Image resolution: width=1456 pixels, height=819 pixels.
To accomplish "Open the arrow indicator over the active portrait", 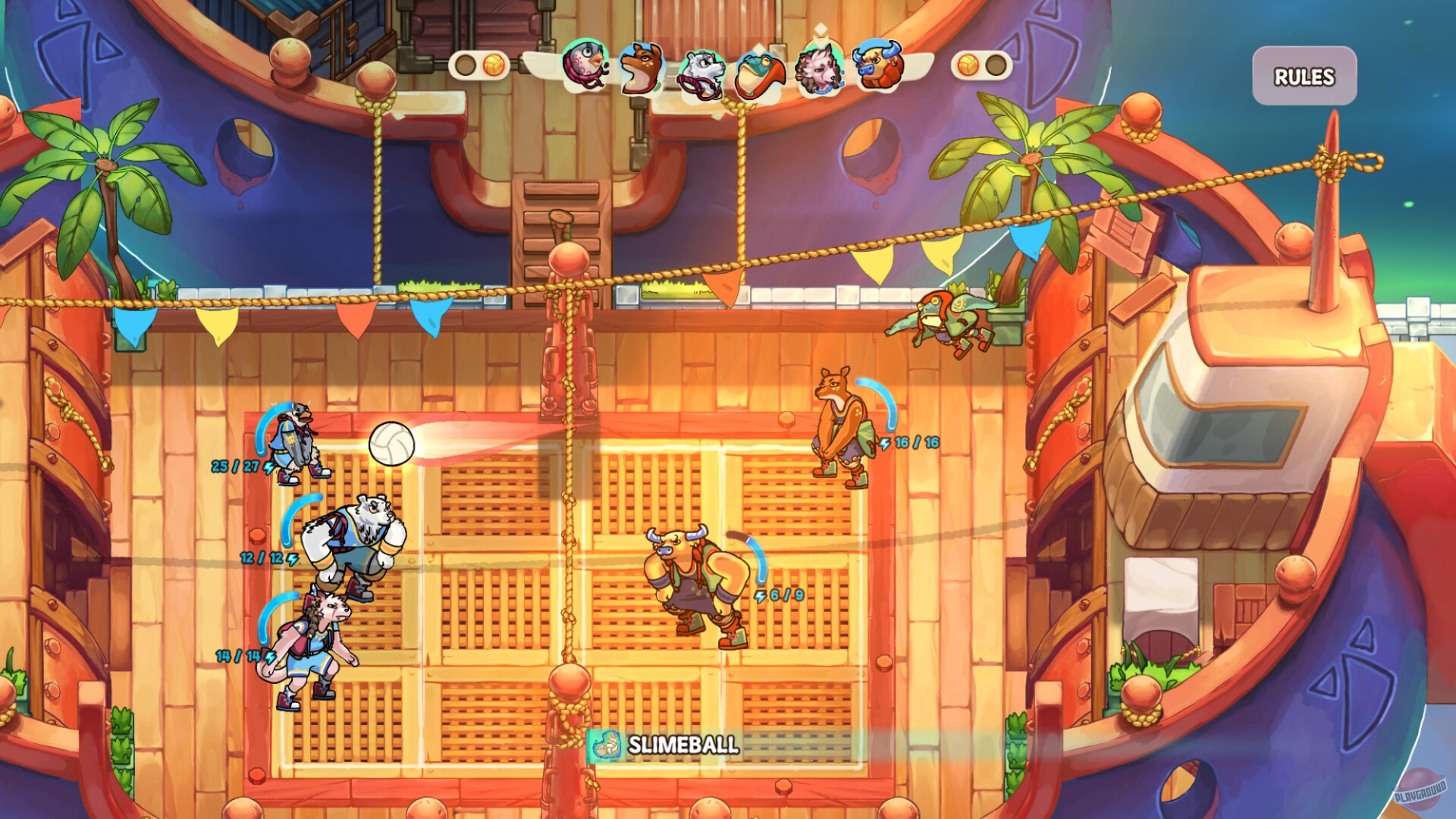I will (821, 42).
